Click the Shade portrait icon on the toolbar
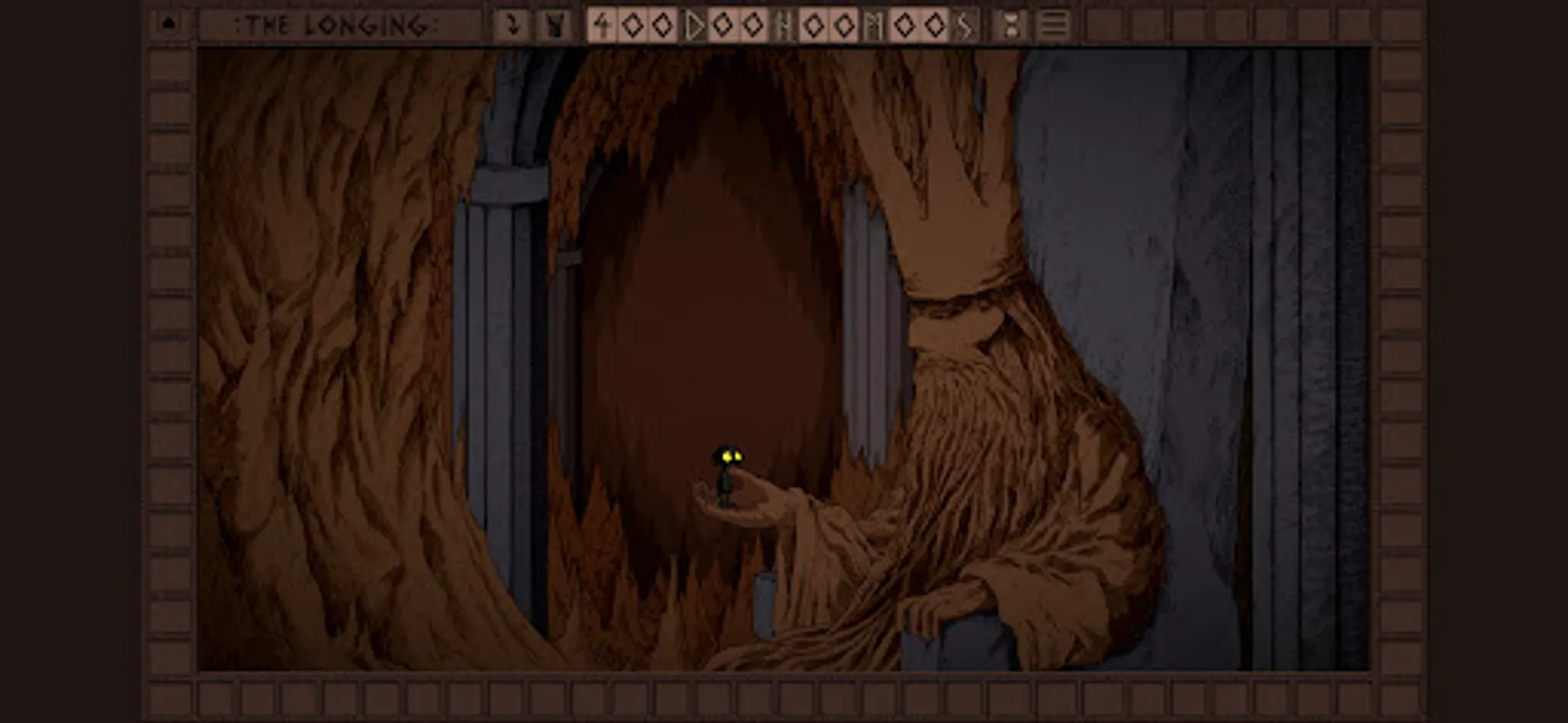The image size is (1568, 723). point(552,23)
